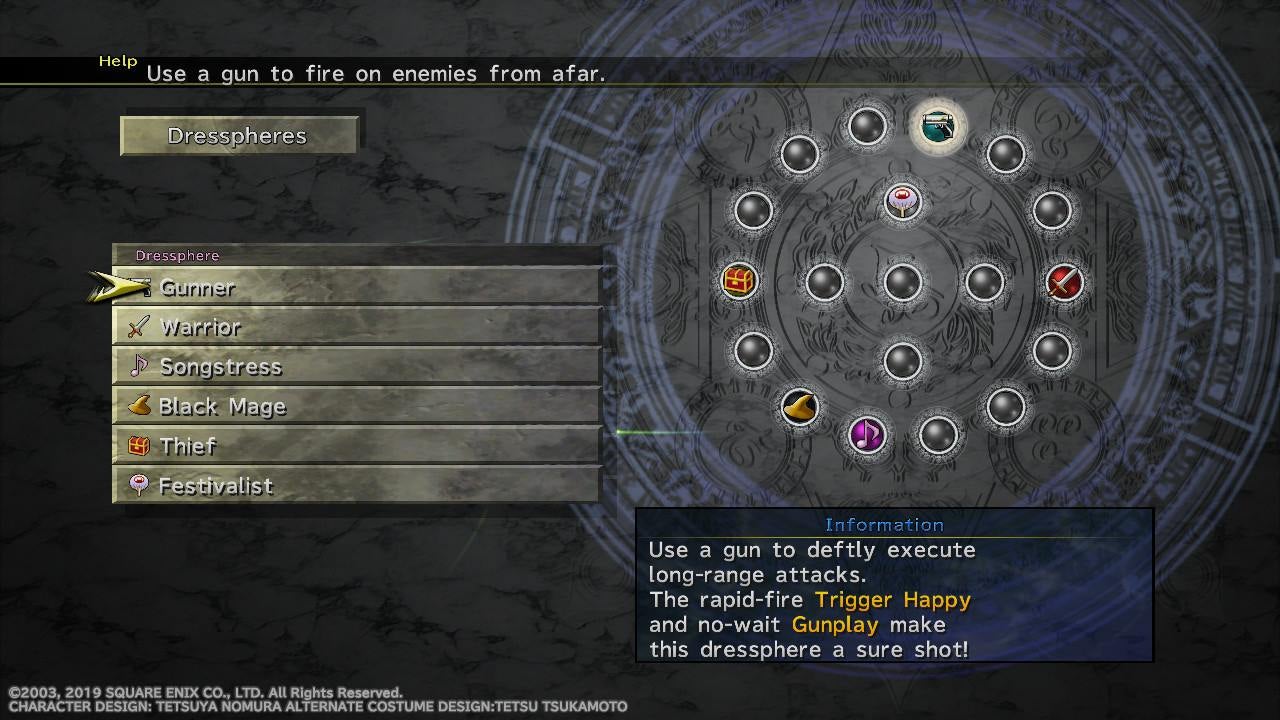Screen dimensions: 1280x720
Task: Select the Festivalist dressphere entry
Action: pyautogui.click(x=357, y=486)
